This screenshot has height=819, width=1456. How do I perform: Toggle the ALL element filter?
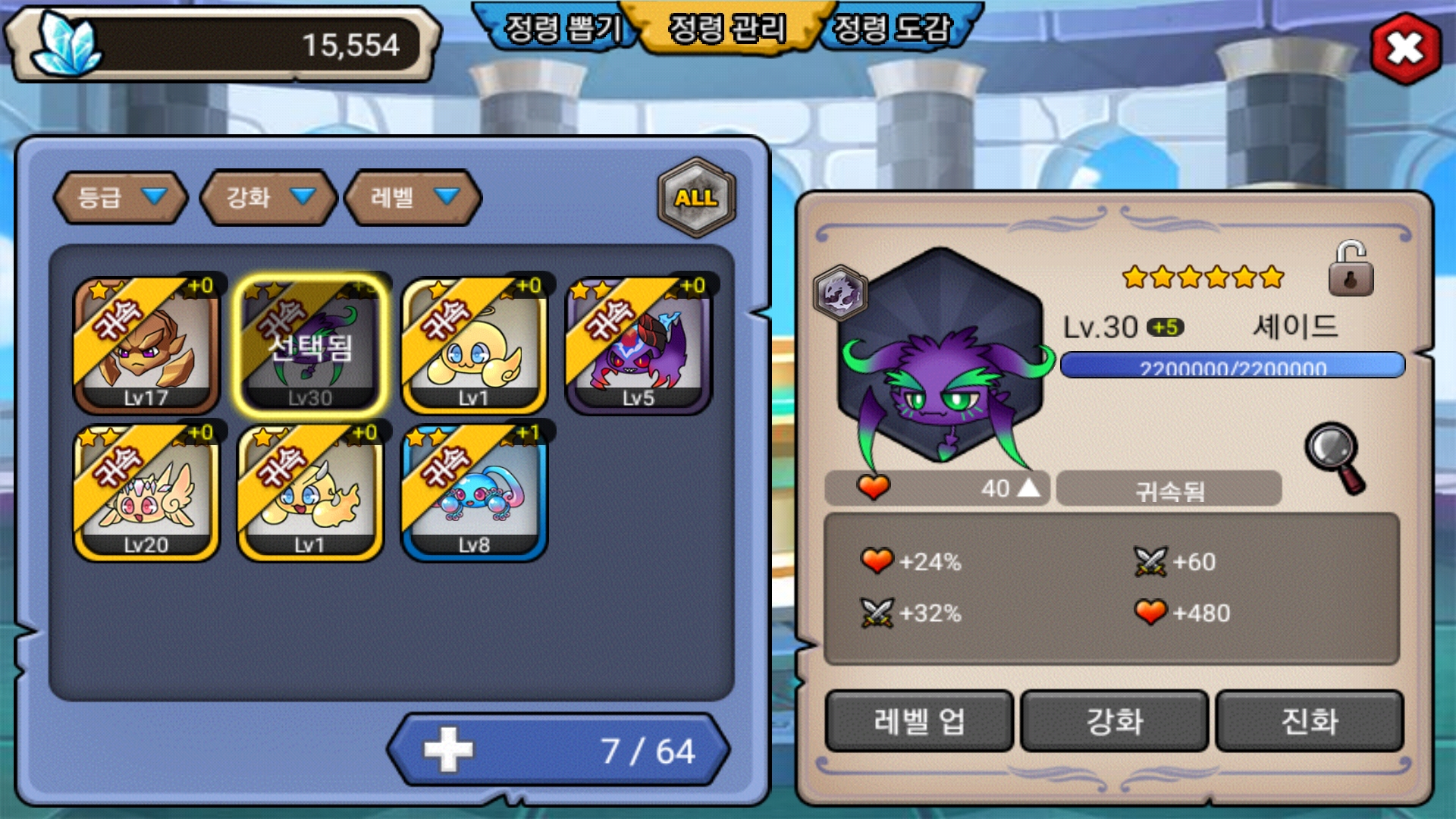tap(696, 198)
